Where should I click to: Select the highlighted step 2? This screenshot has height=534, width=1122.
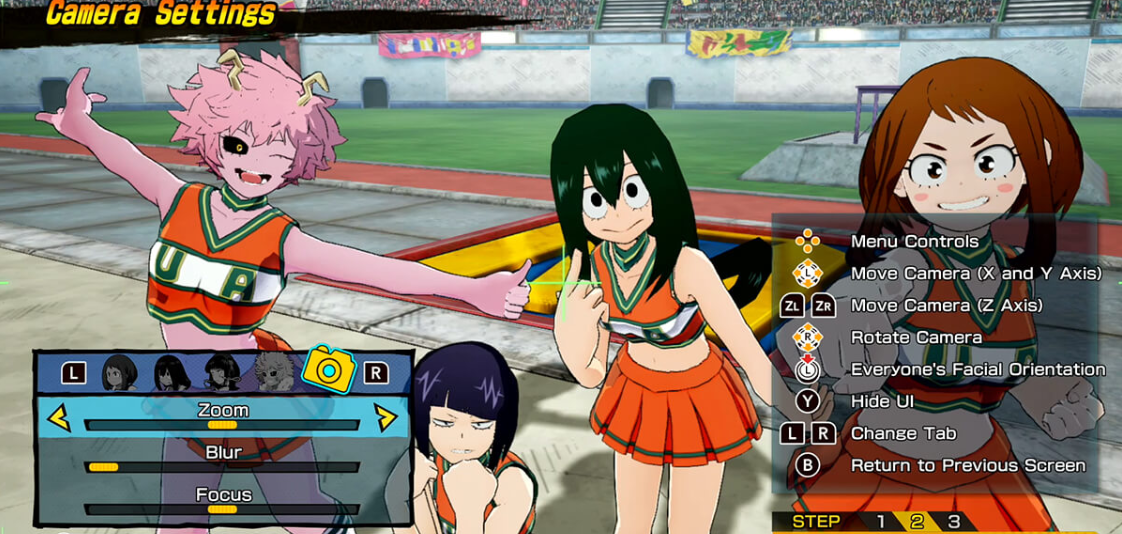917,521
